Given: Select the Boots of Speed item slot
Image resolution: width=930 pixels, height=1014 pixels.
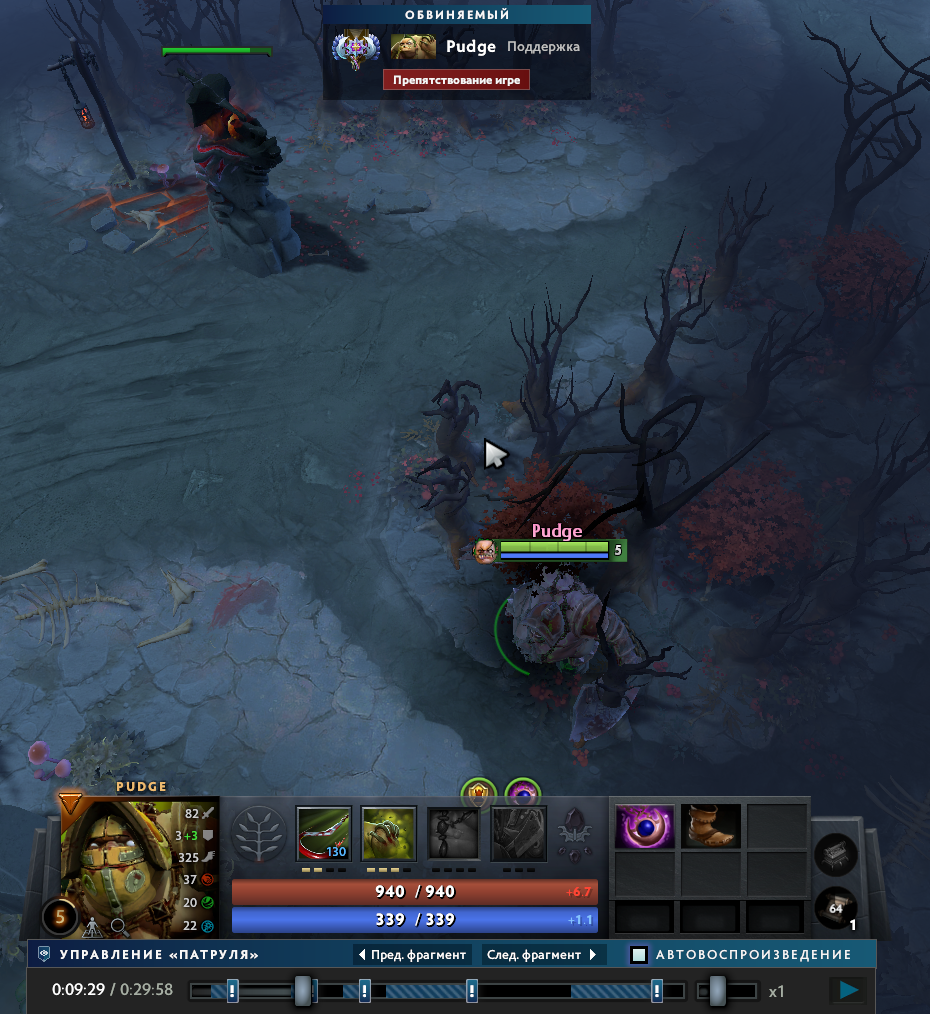Looking at the screenshot, I should [x=711, y=827].
